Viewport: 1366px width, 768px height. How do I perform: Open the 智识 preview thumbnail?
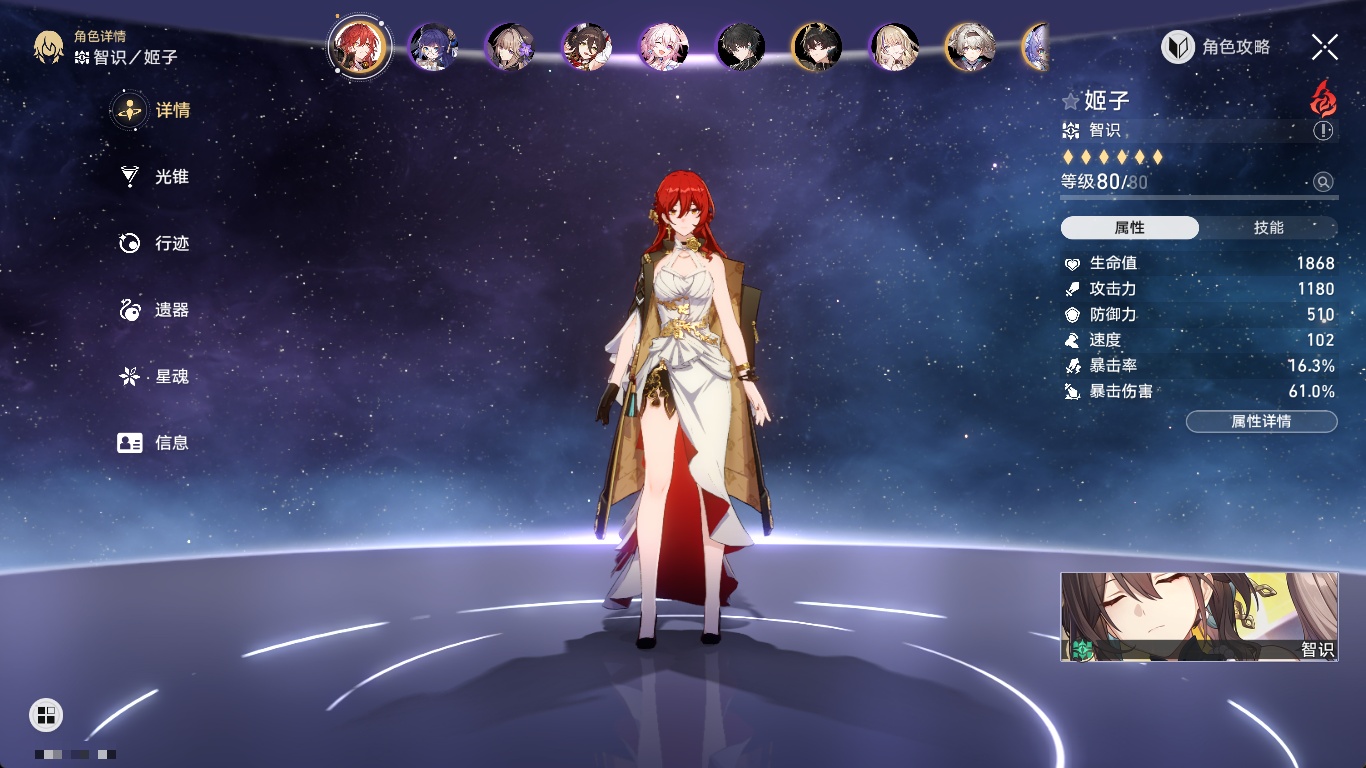[x=1199, y=617]
